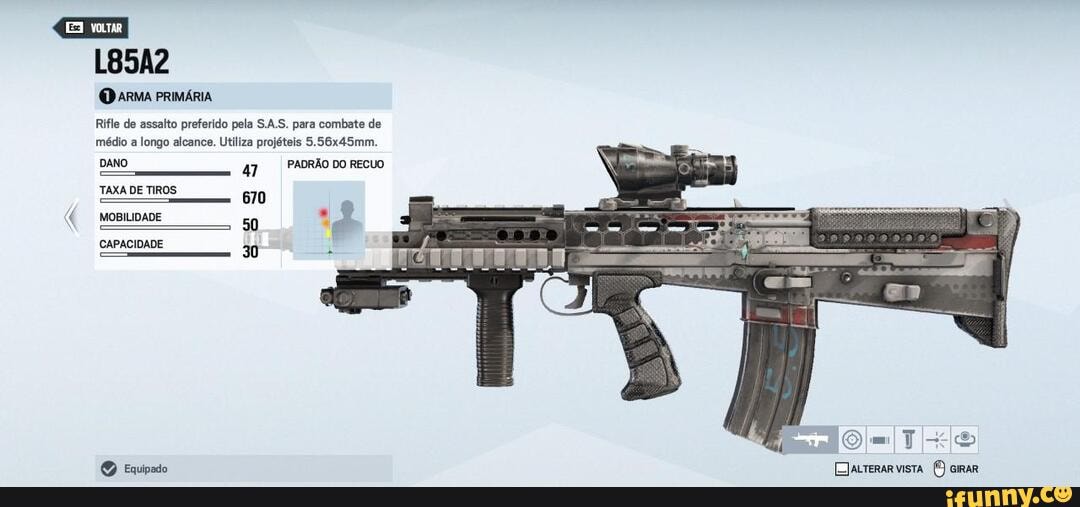Click the Padrão do Recuo recoil diagram
1080x507 pixels.
coord(329,219)
